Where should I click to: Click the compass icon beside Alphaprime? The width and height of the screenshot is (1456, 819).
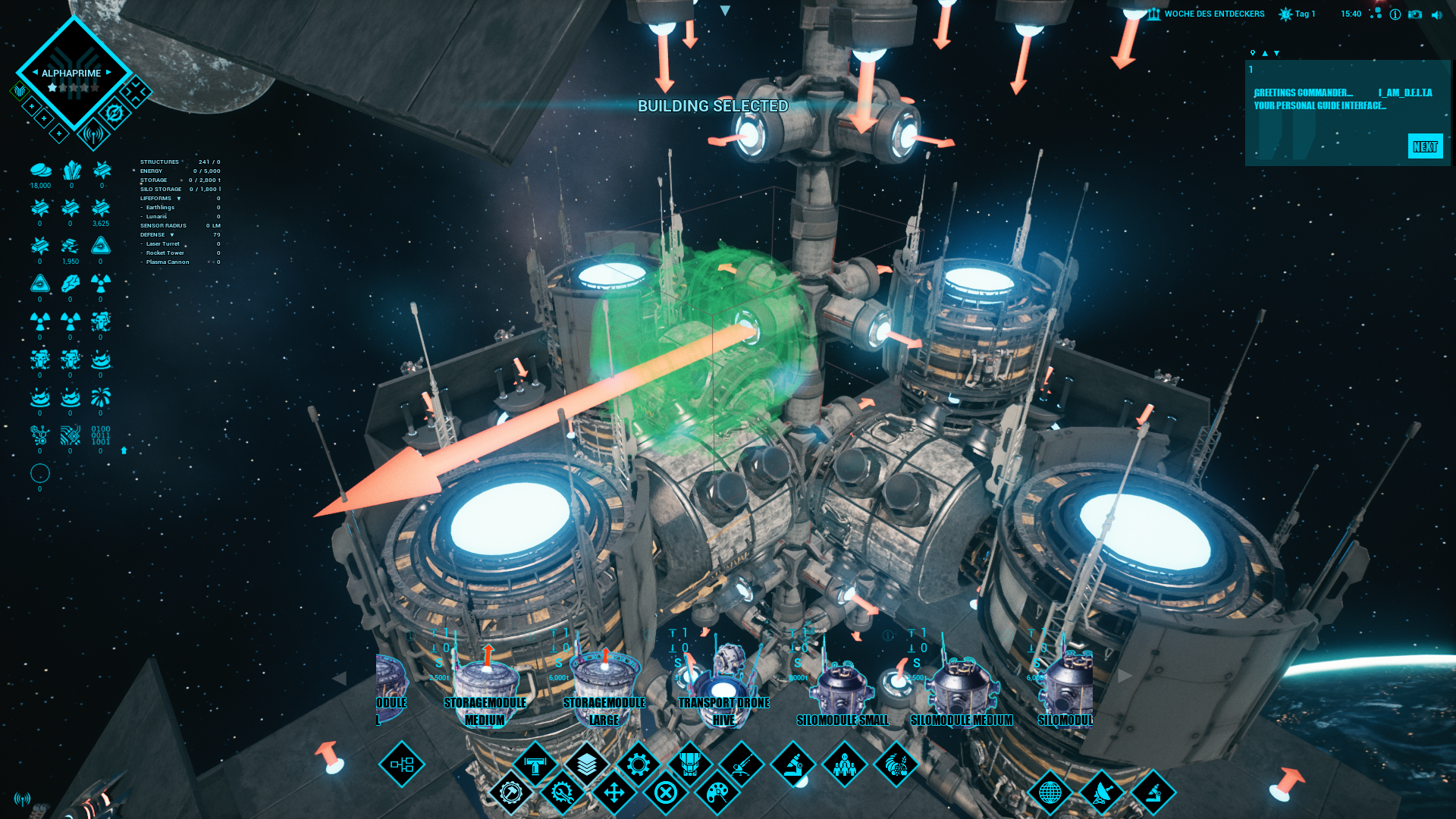click(x=115, y=114)
